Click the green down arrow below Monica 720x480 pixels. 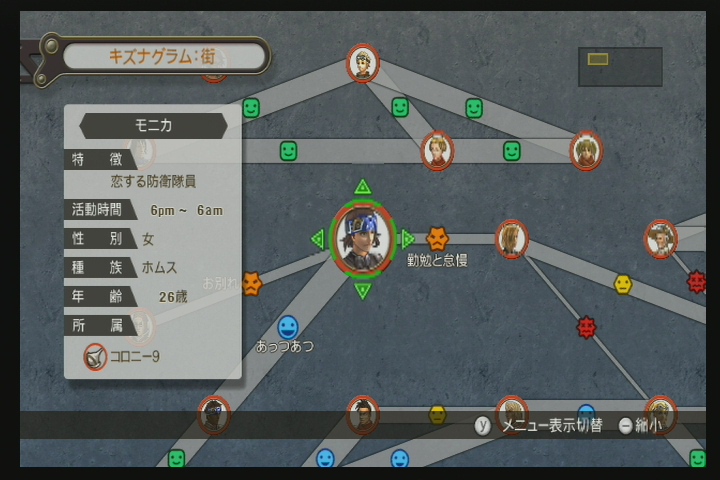(x=362, y=291)
